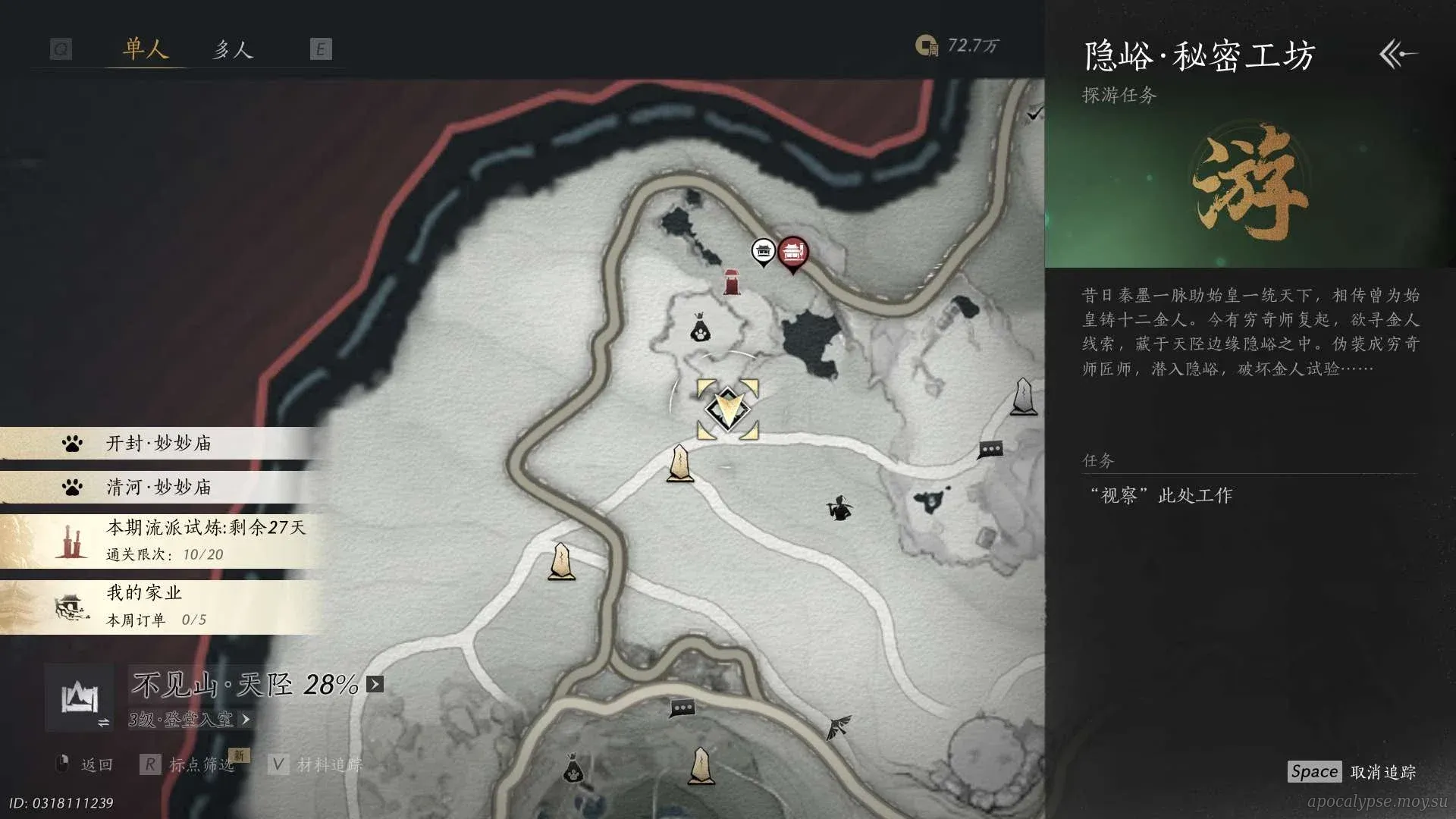This screenshot has width=1456, height=819.
Task: Select the white building map marker
Action: (x=763, y=251)
